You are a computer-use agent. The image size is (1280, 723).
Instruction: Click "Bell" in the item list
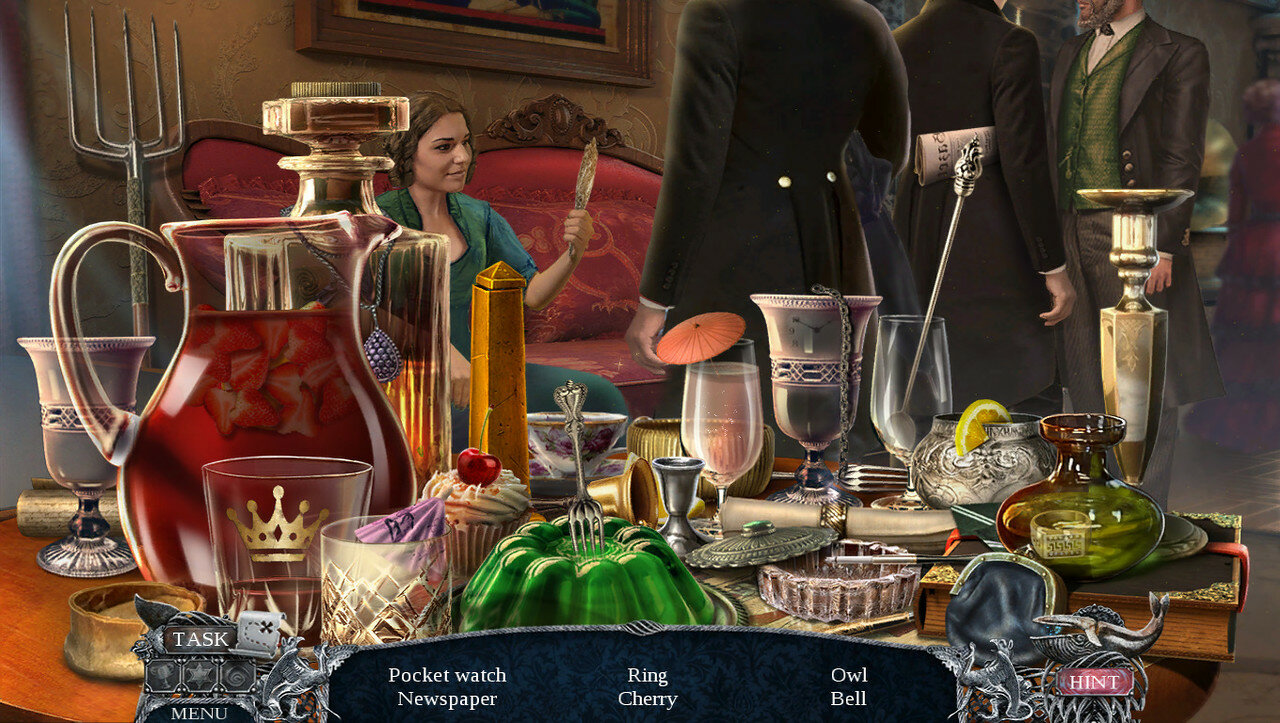tap(849, 699)
